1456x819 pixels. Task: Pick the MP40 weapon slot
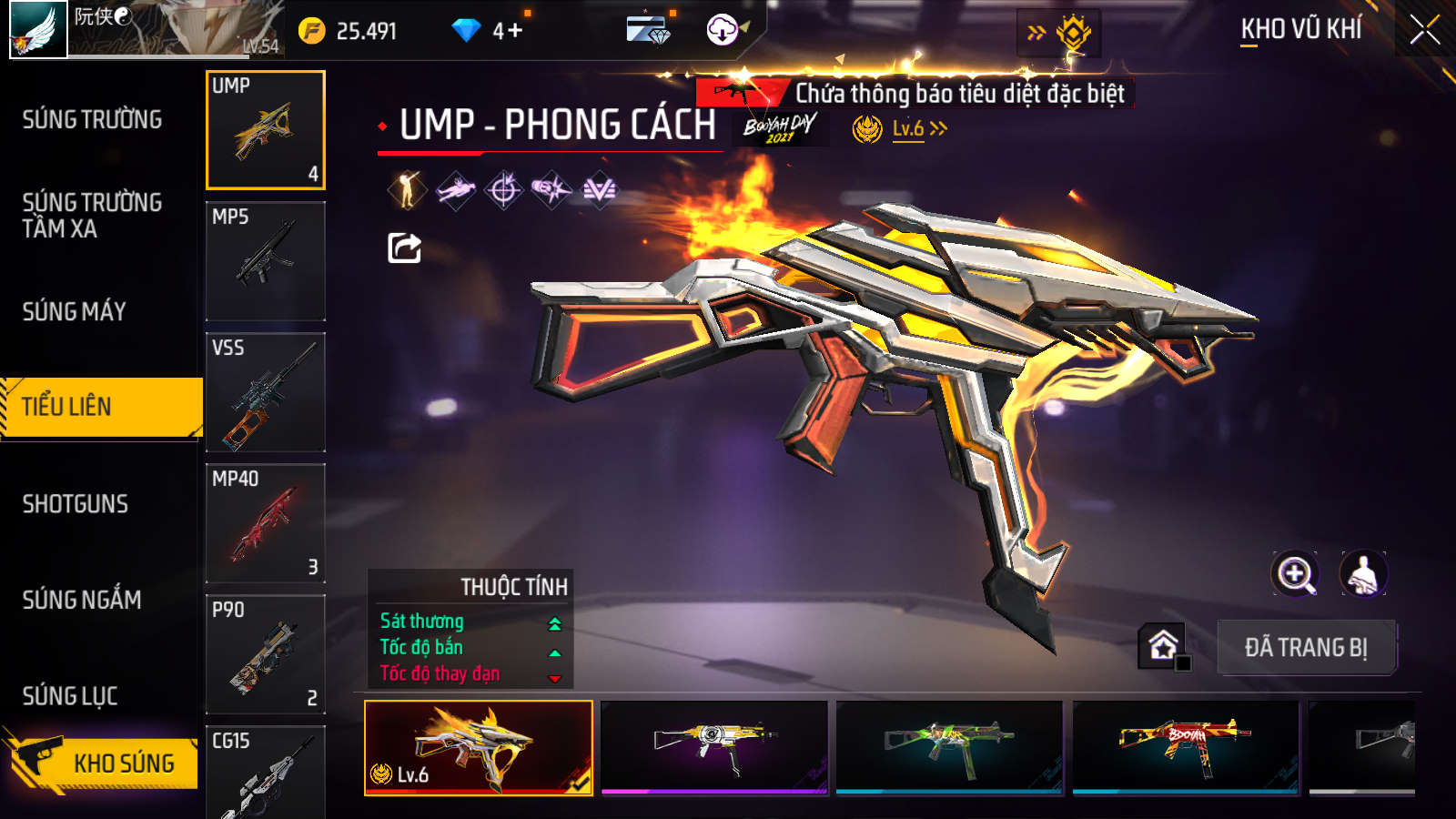[265, 522]
